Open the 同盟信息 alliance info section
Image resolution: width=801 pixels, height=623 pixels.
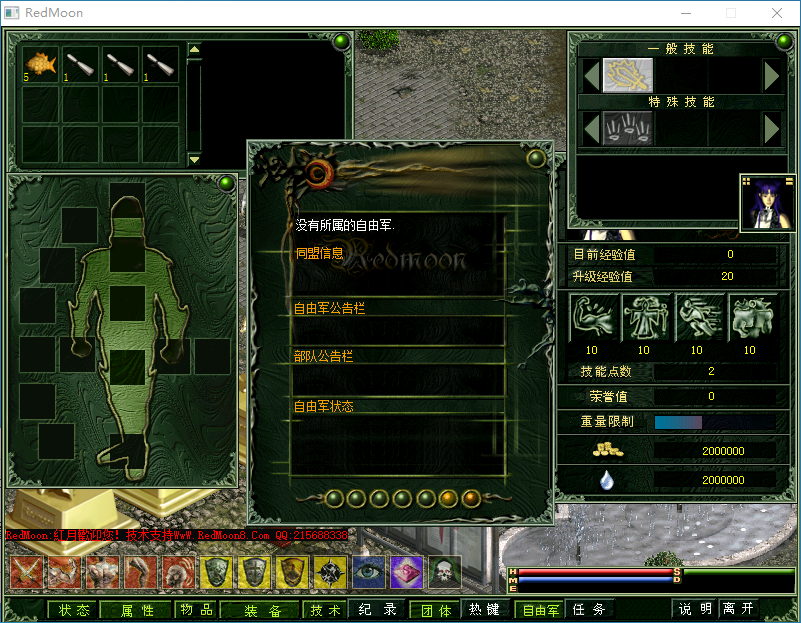point(320,253)
